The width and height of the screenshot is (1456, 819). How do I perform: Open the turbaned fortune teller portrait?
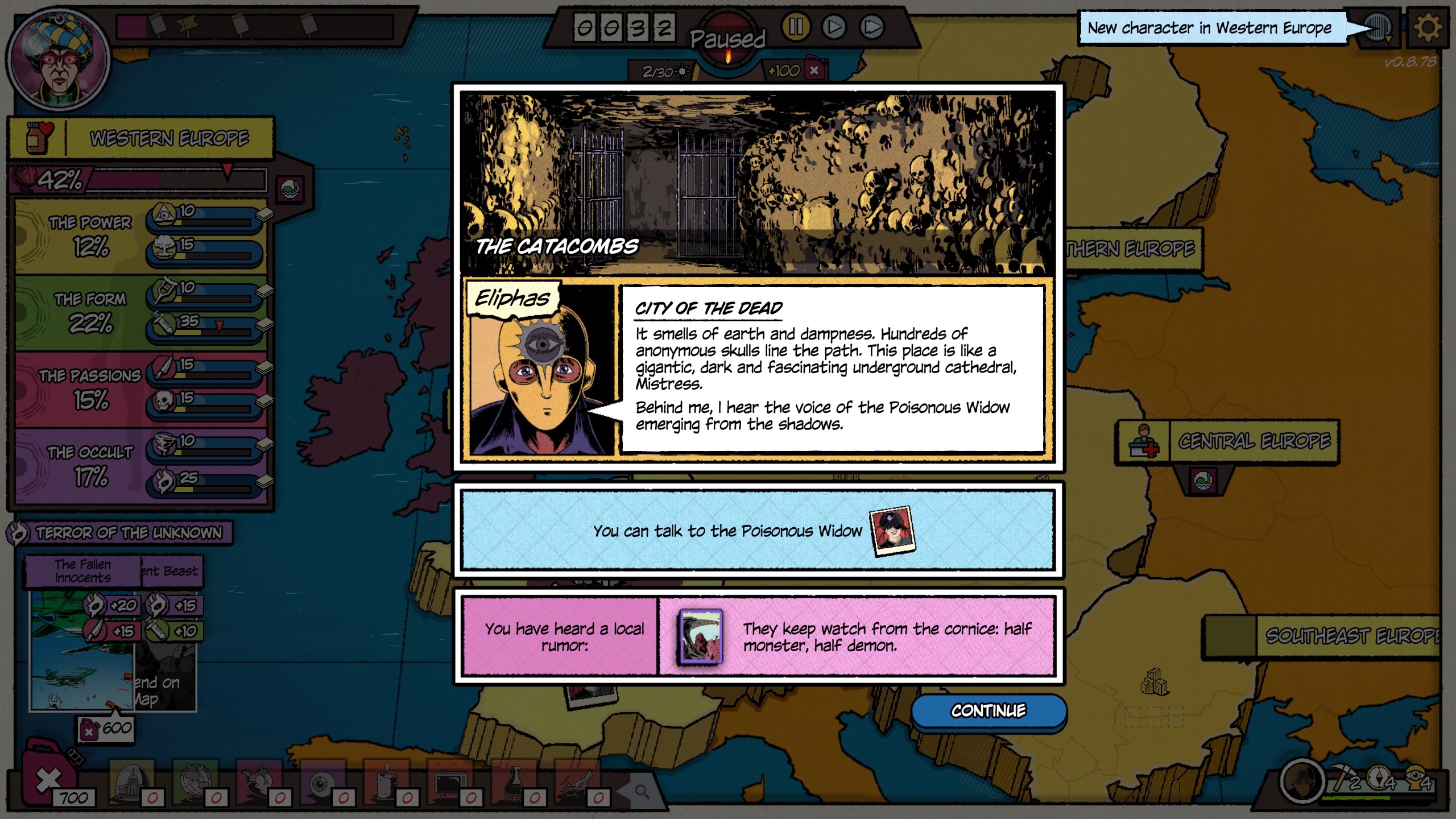point(59,59)
